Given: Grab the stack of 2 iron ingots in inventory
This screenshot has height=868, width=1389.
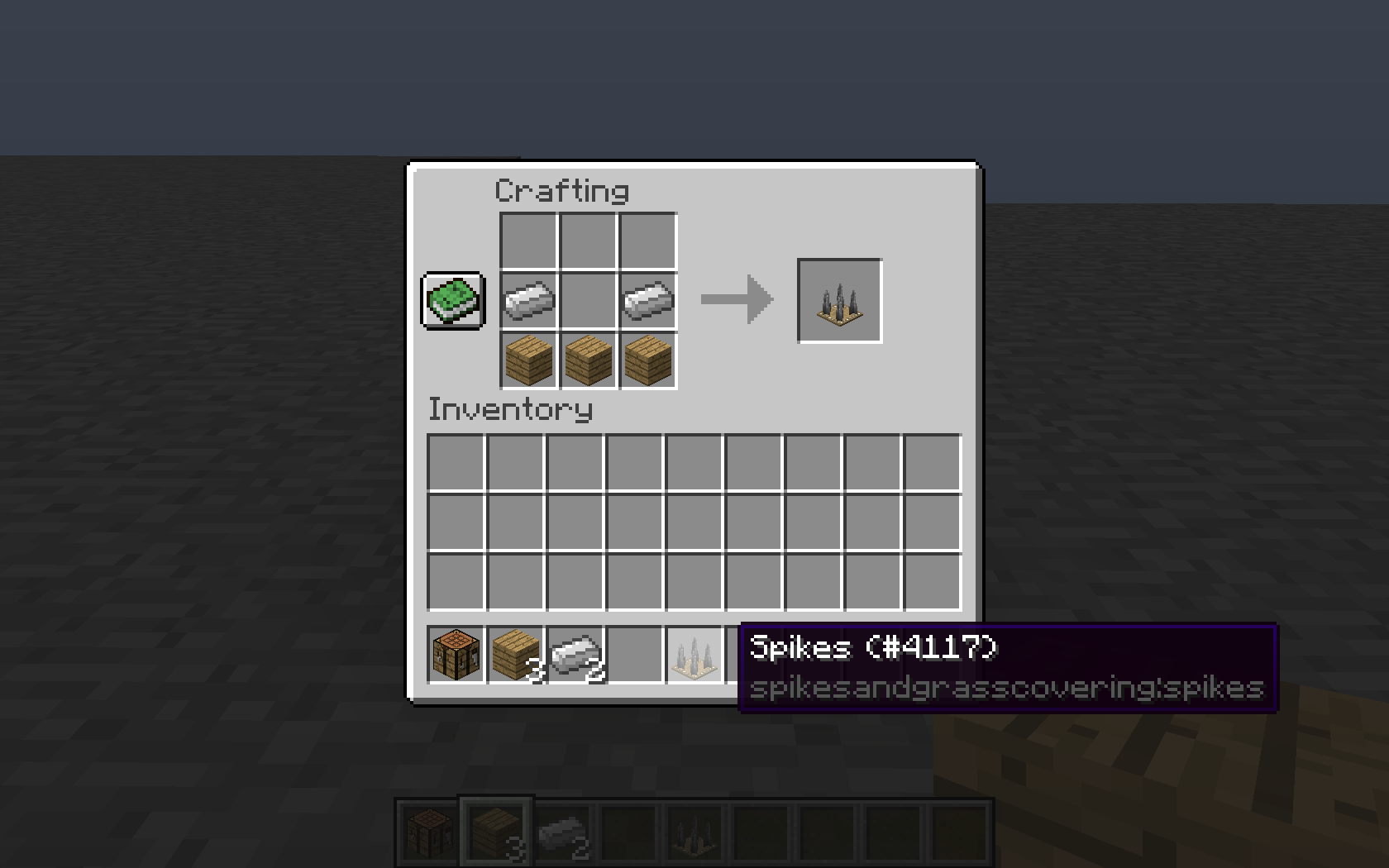Looking at the screenshot, I should pyautogui.click(x=574, y=652).
